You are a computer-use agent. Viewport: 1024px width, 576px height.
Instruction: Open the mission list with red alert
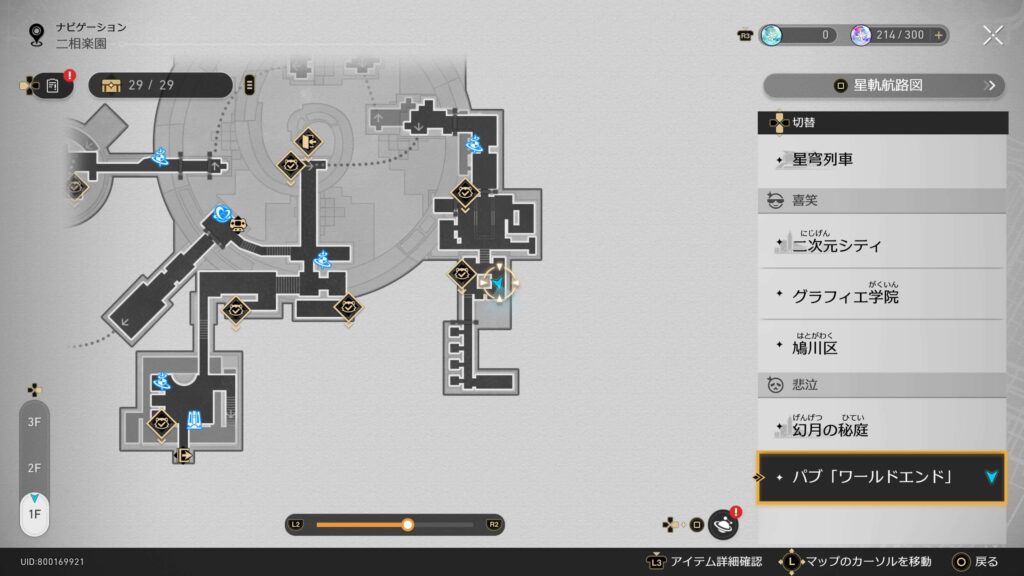(x=52, y=86)
